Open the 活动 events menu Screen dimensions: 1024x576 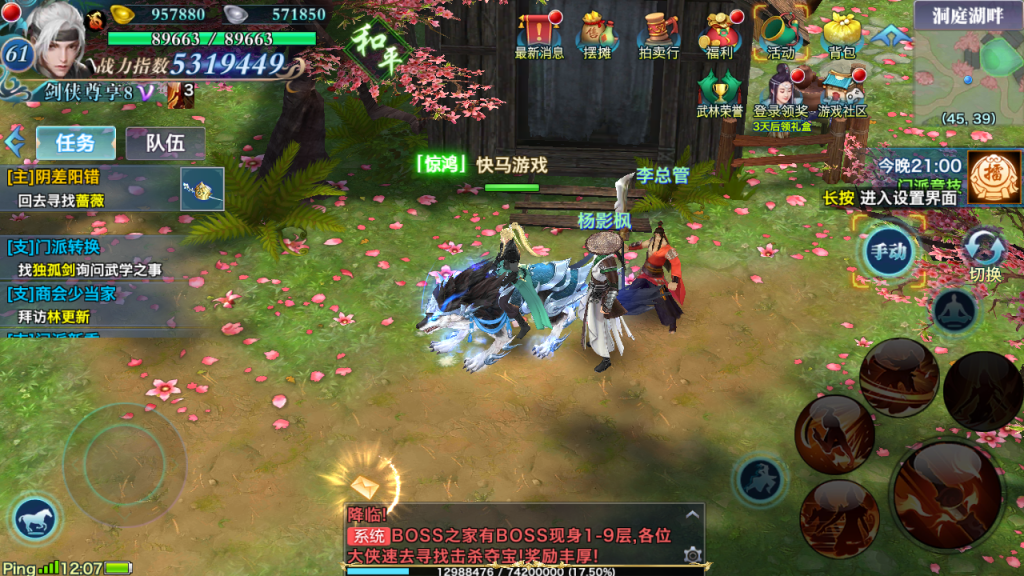pyautogui.click(x=780, y=33)
